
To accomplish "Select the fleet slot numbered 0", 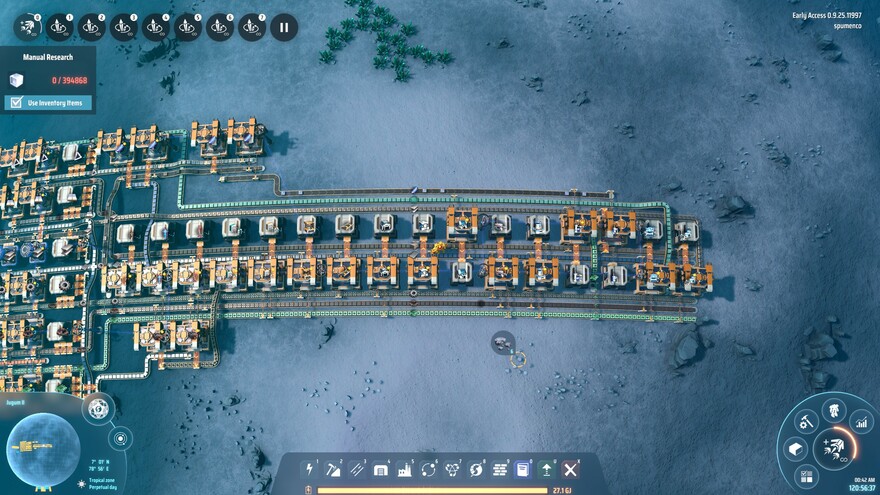I will (27, 27).
